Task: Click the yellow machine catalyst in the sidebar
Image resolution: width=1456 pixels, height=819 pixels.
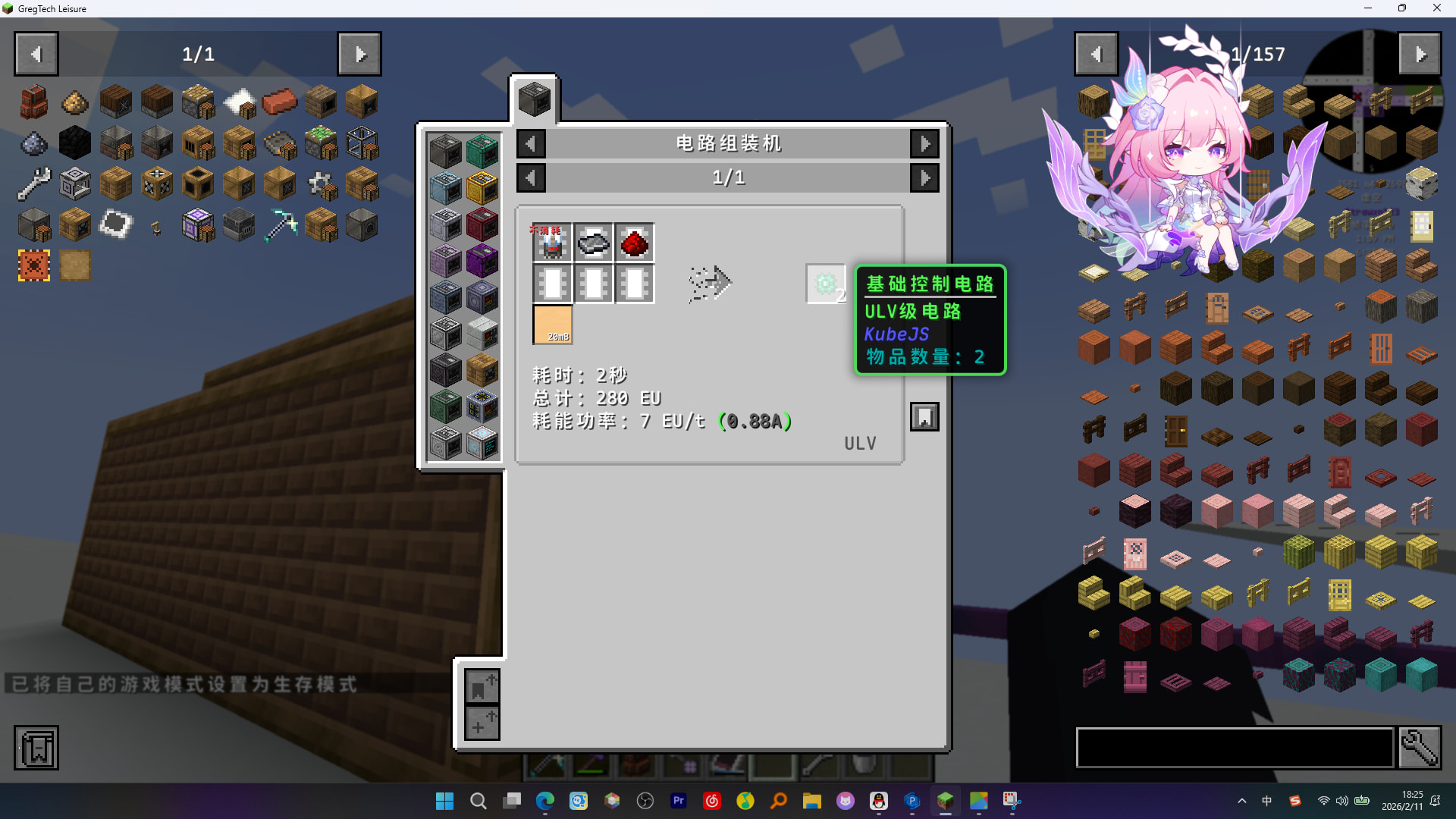Action: (x=482, y=188)
